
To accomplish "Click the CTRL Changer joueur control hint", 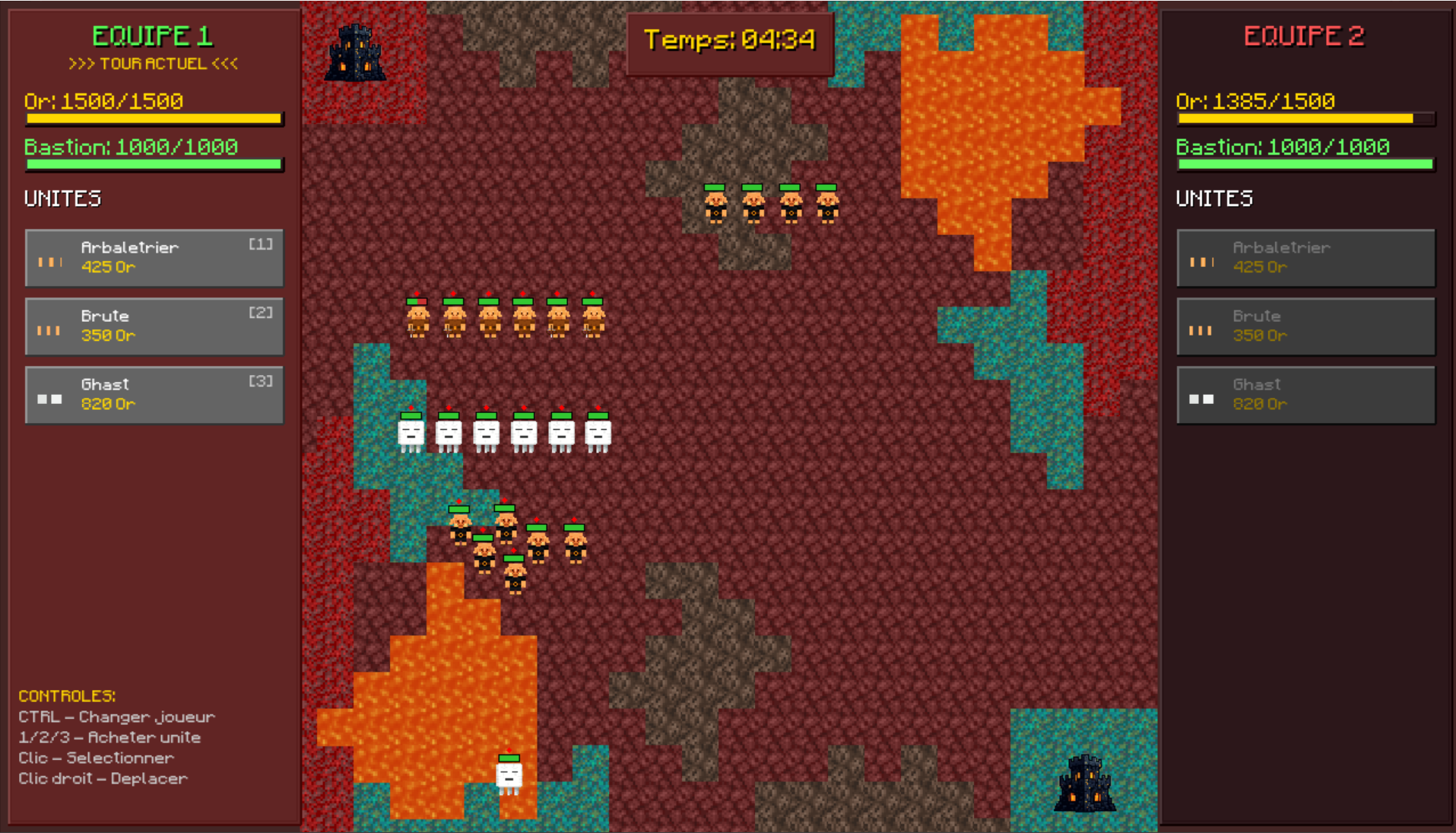I will [x=116, y=716].
